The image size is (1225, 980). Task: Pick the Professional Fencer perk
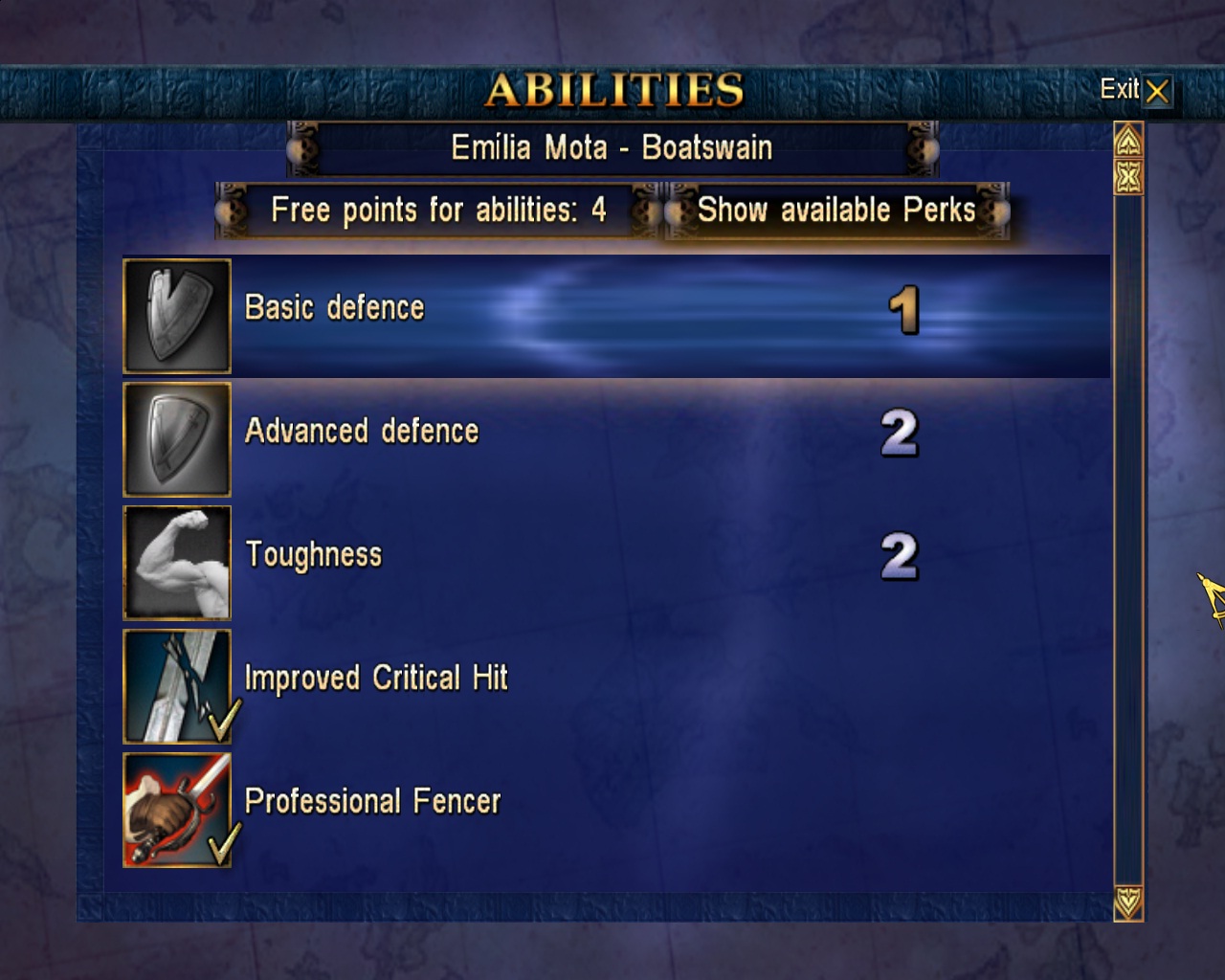click(372, 801)
